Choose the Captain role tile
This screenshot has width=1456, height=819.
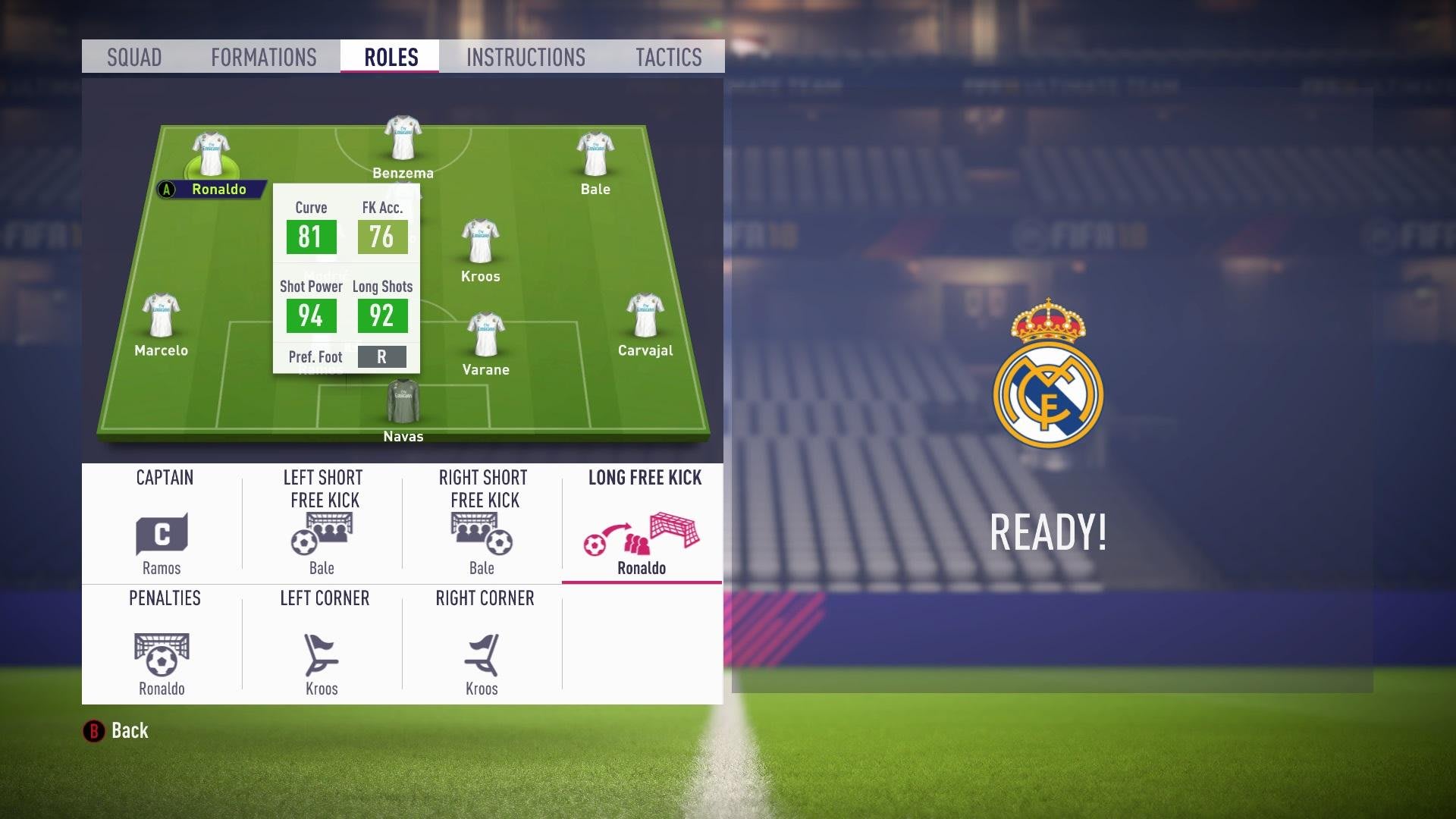click(x=162, y=523)
